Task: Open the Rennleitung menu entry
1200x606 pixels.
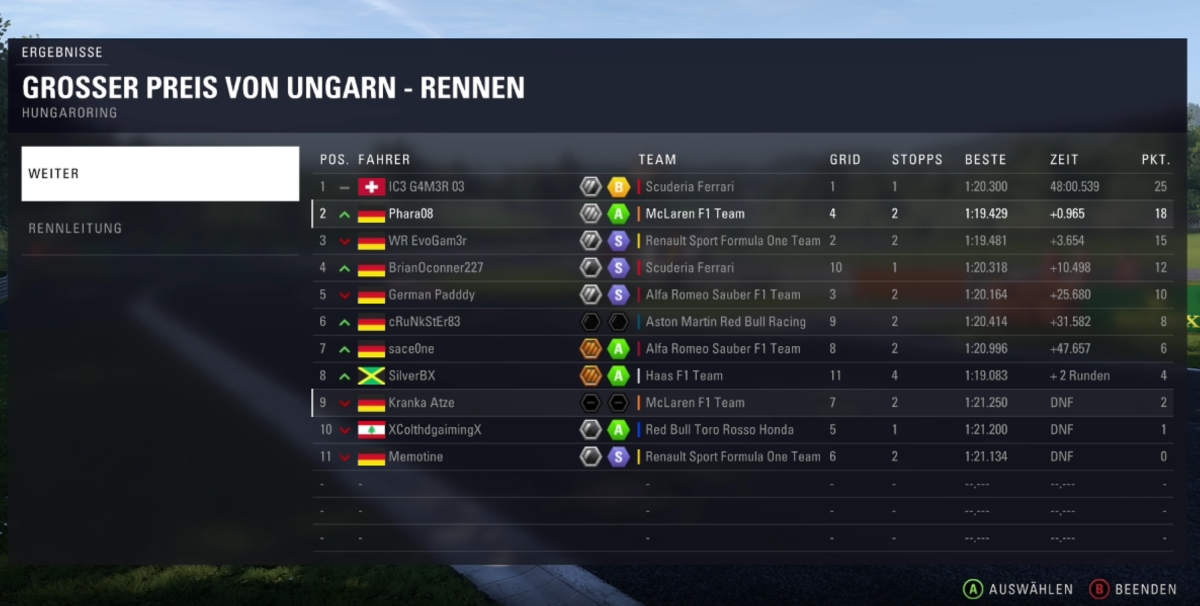Action: [x=160, y=228]
